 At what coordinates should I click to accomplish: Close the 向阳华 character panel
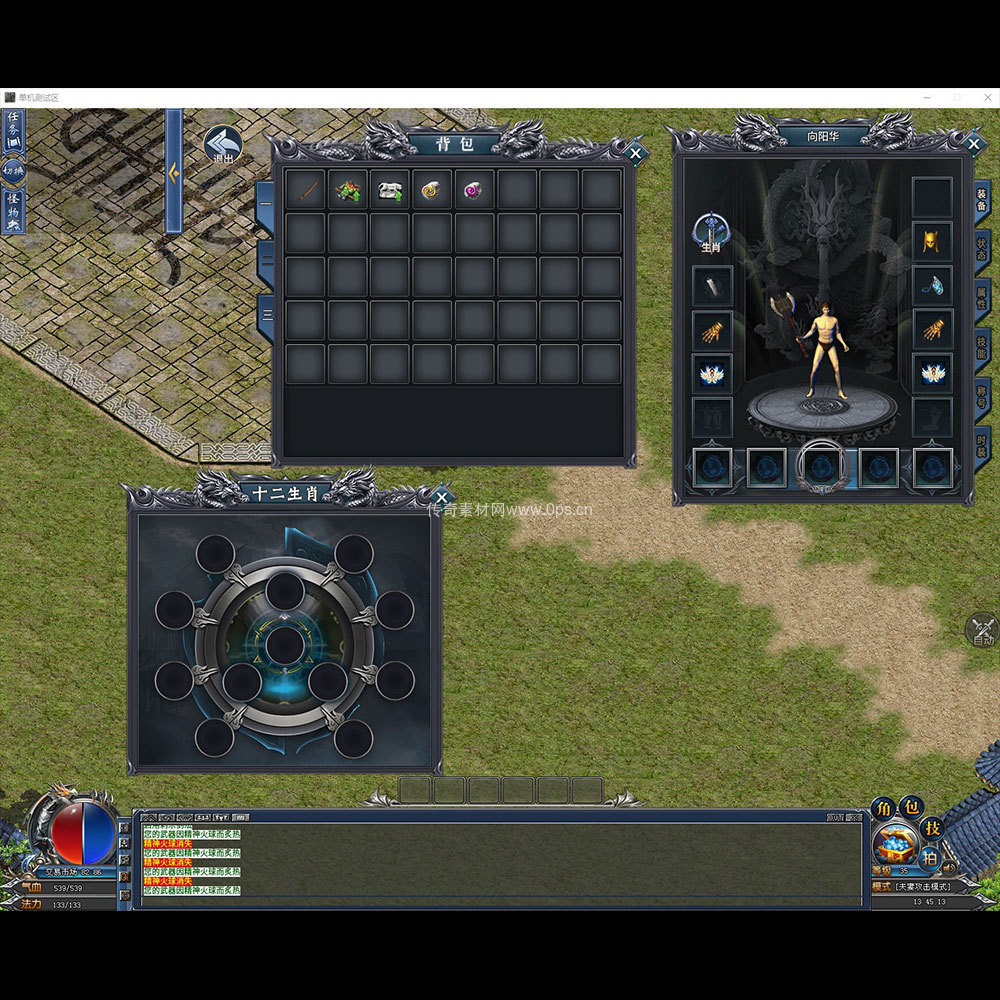[x=974, y=144]
